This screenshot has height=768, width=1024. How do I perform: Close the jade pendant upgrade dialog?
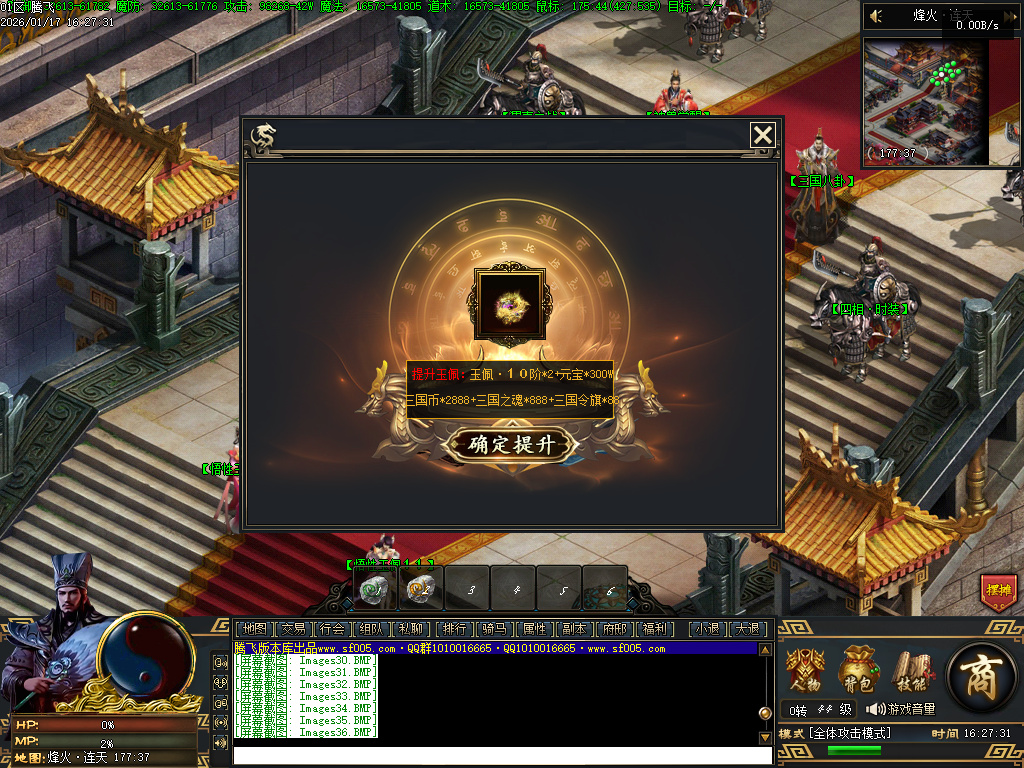click(763, 135)
